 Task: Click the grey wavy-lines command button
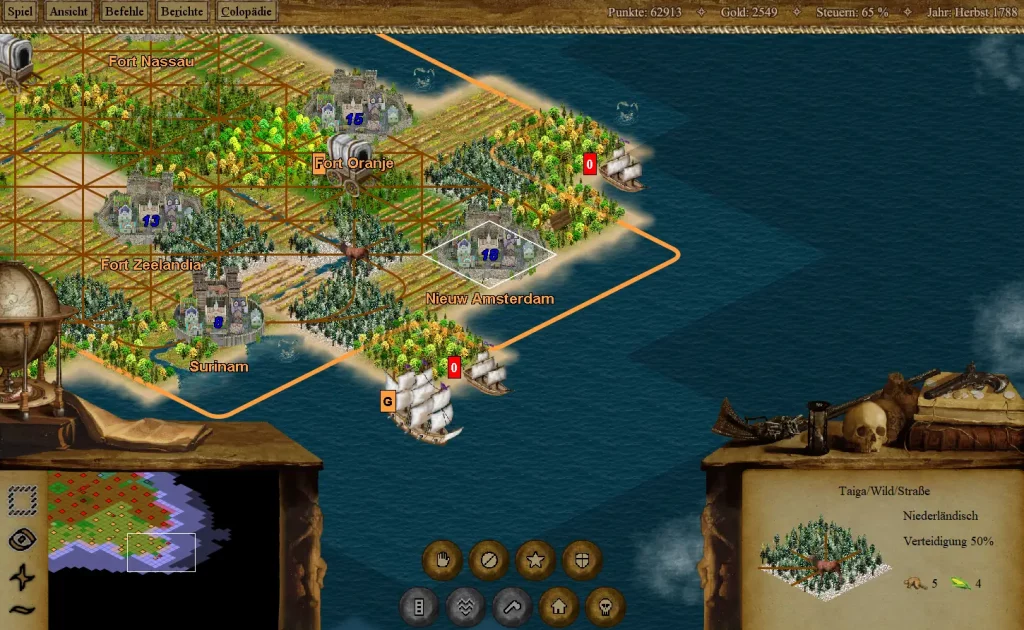466,606
